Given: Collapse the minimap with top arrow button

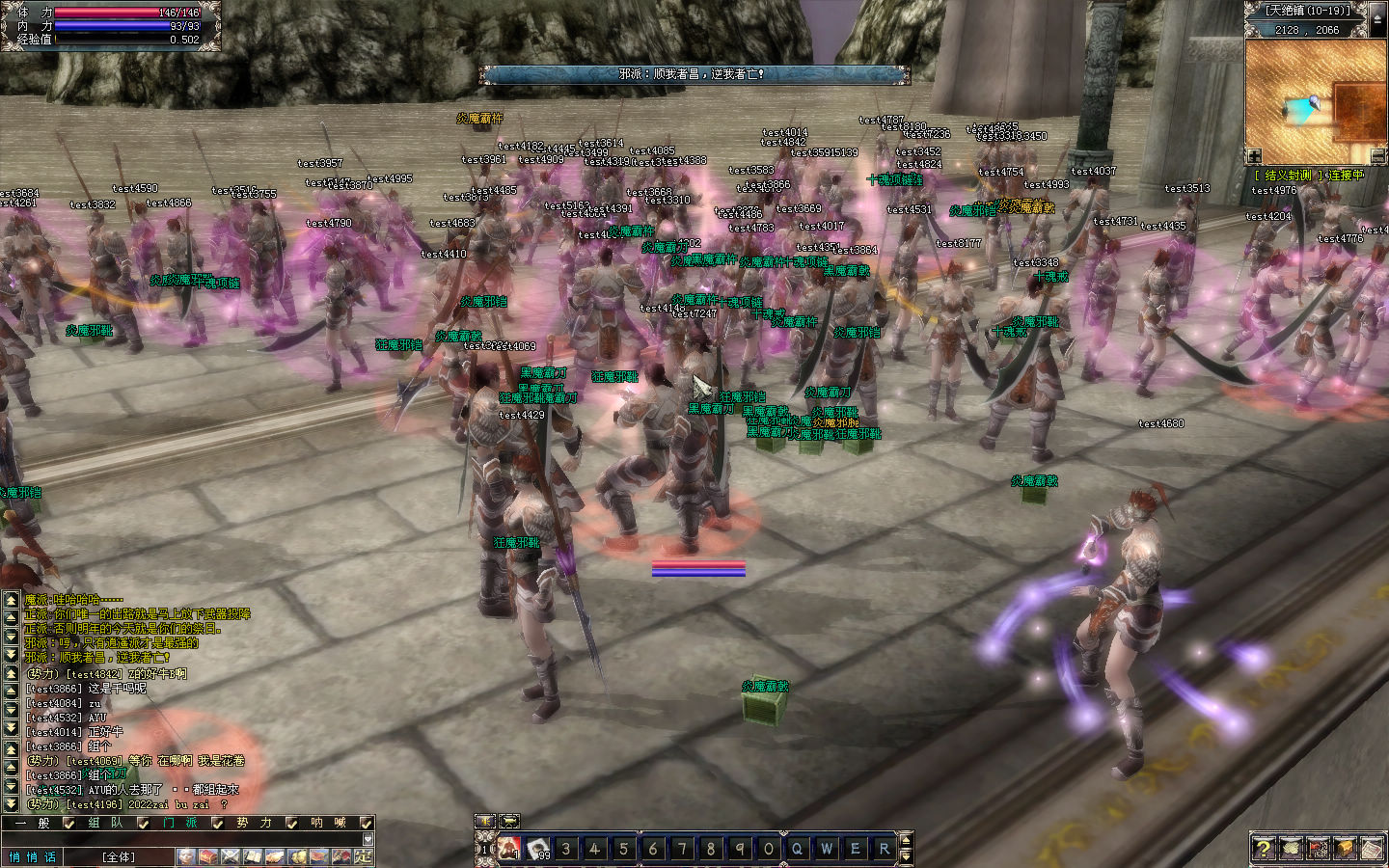Looking at the screenshot, I should click(x=1376, y=19).
